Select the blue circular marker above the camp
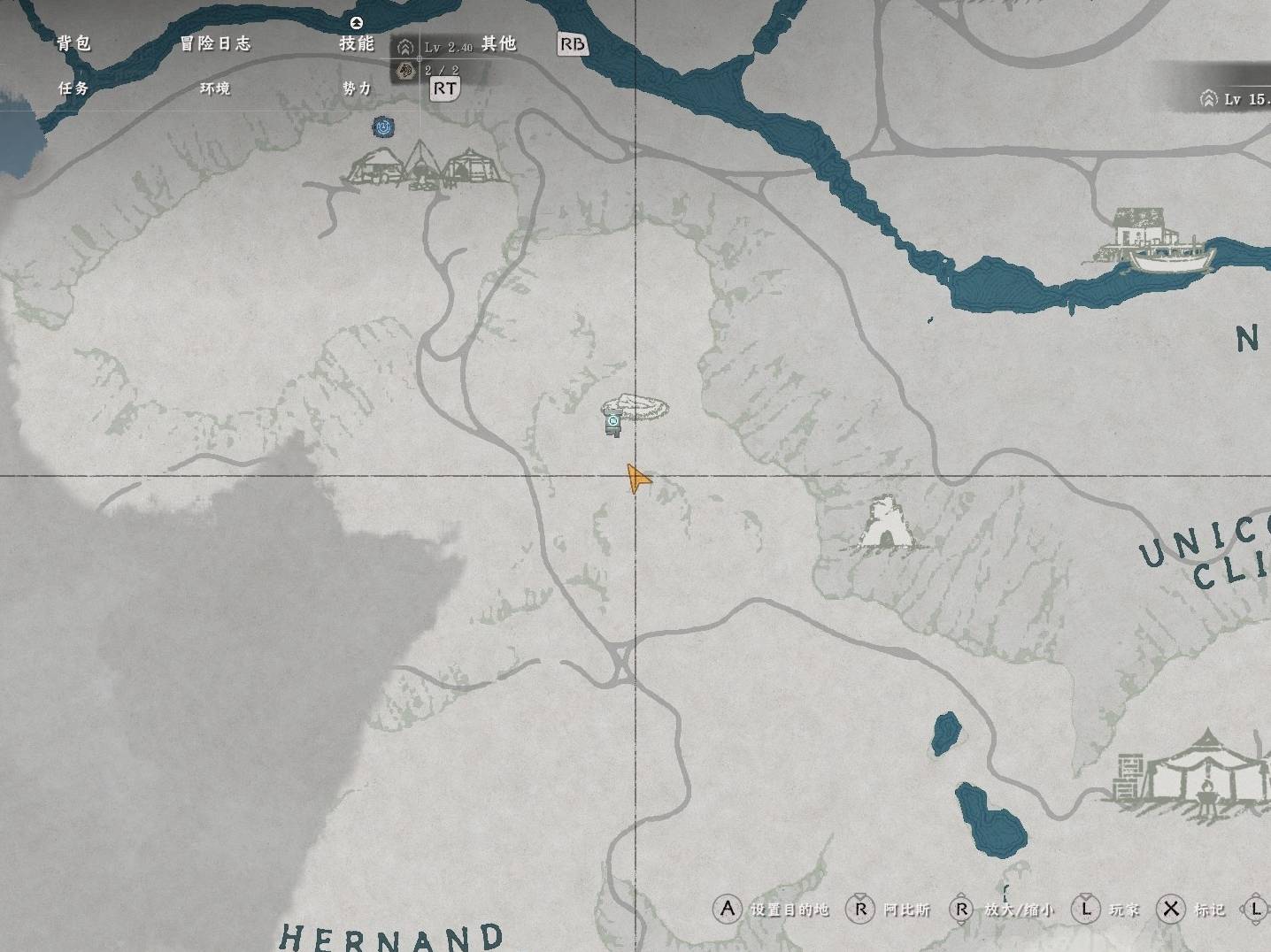This screenshot has height=952, width=1271. point(383,127)
